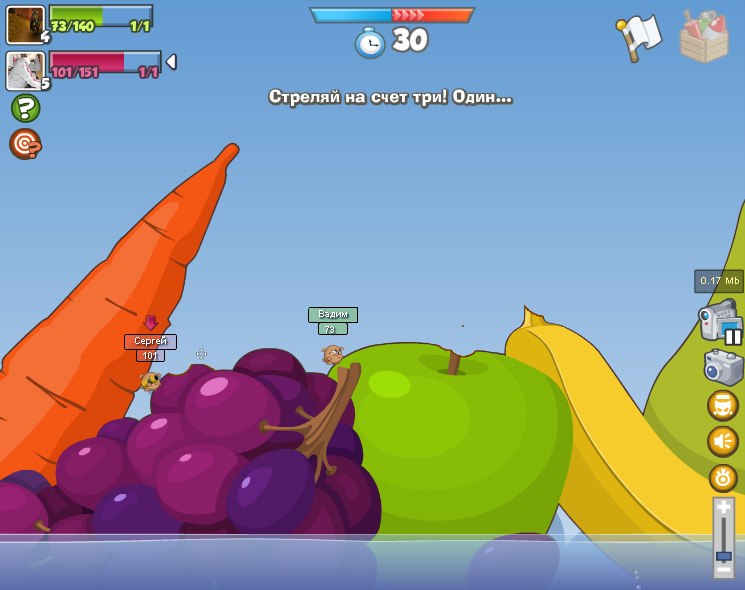Select the second player avatar portrait
Viewport: 745px width, 590px height.
pos(24,70)
